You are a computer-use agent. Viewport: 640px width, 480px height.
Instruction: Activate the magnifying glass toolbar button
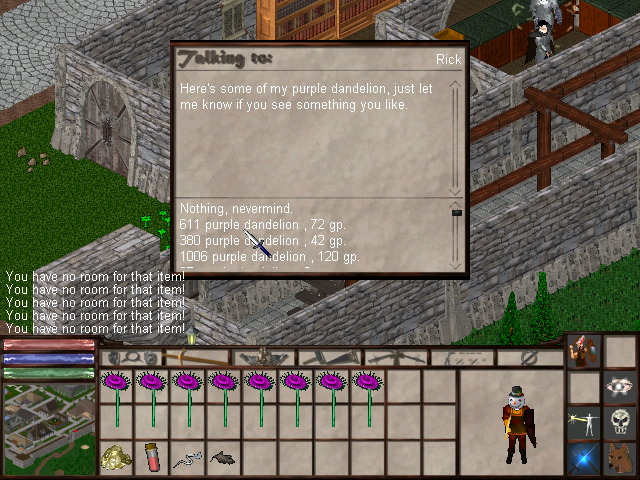pos(131,357)
